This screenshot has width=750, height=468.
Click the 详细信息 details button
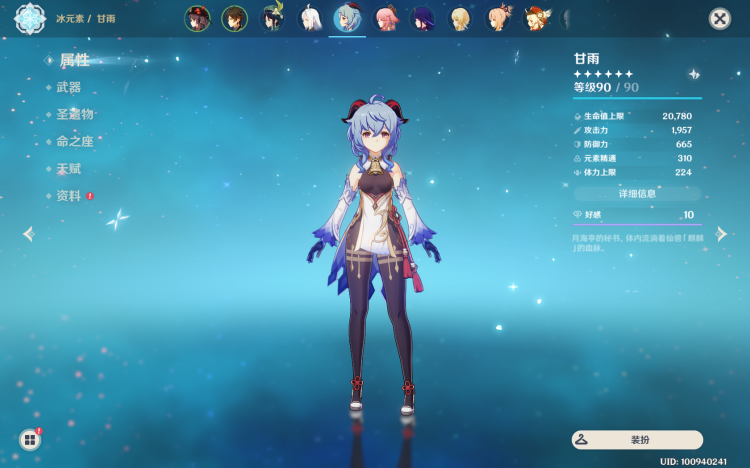[x=637, y=194]
